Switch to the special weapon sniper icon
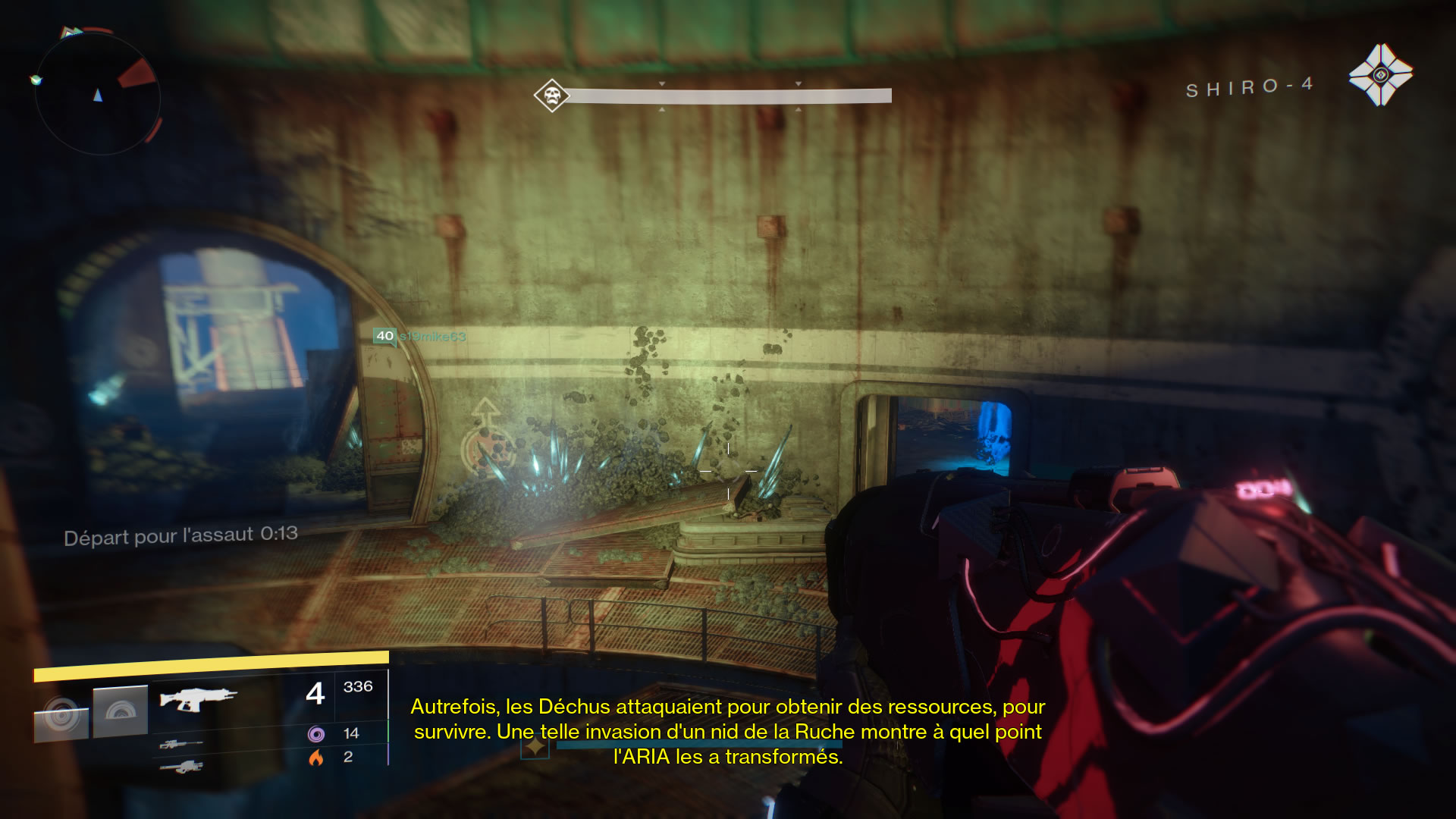Image resolution: width=1456 pixels, height=819 pixels. (x=180, y=744)
